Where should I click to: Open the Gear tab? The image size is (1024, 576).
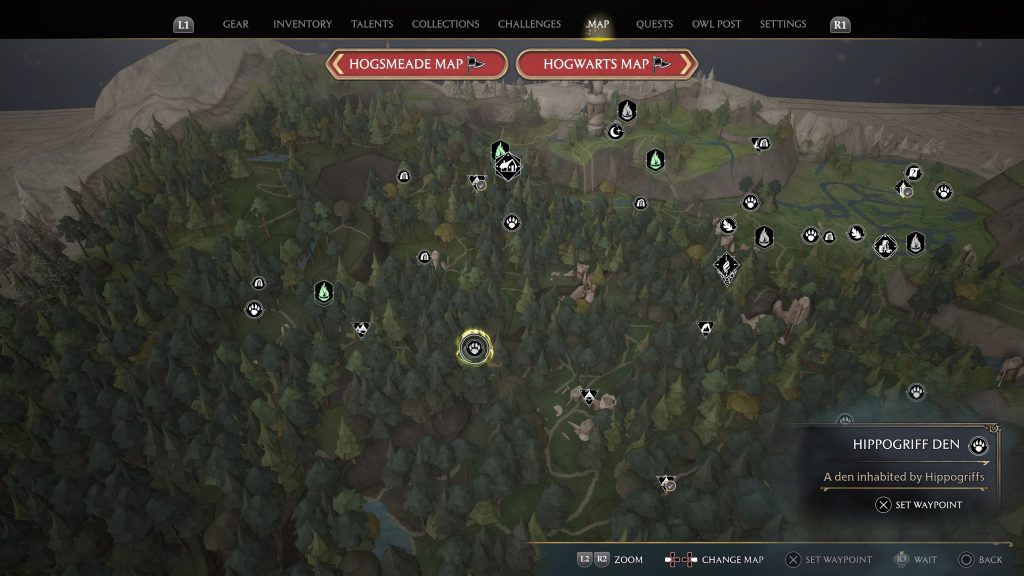236,24
